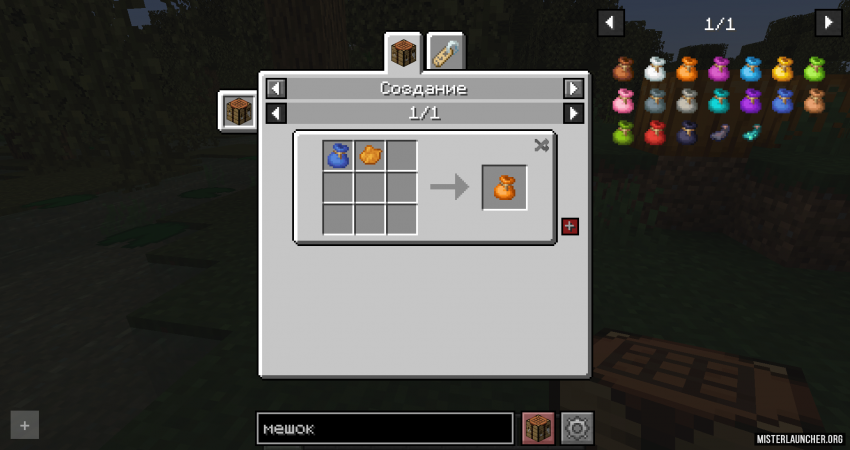
Task: Select the crafting table recipe tab
Action: (403, 53)
